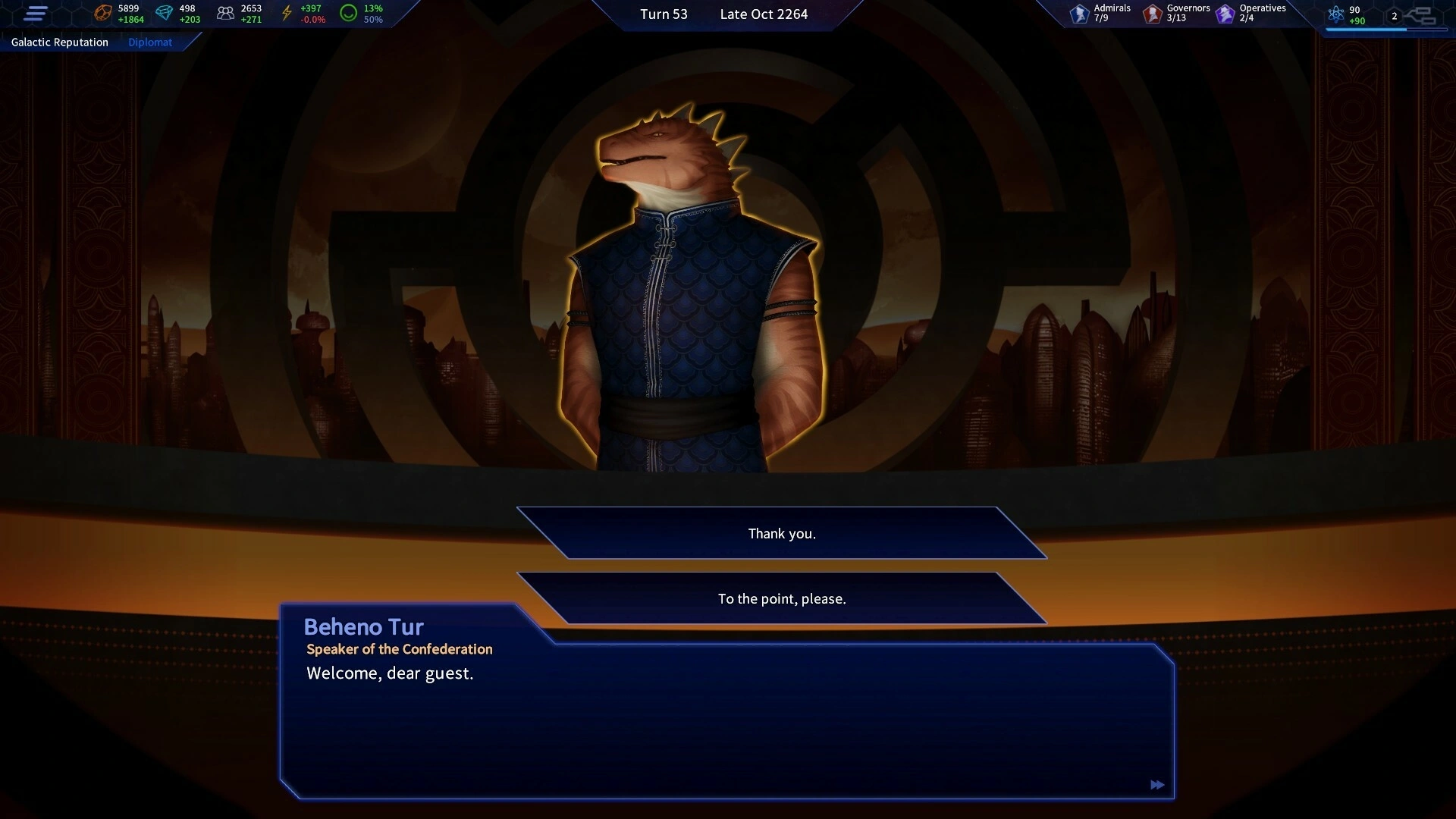Click the green smiley happiness icon
The image size is (1456, 819).
point(348,13)
